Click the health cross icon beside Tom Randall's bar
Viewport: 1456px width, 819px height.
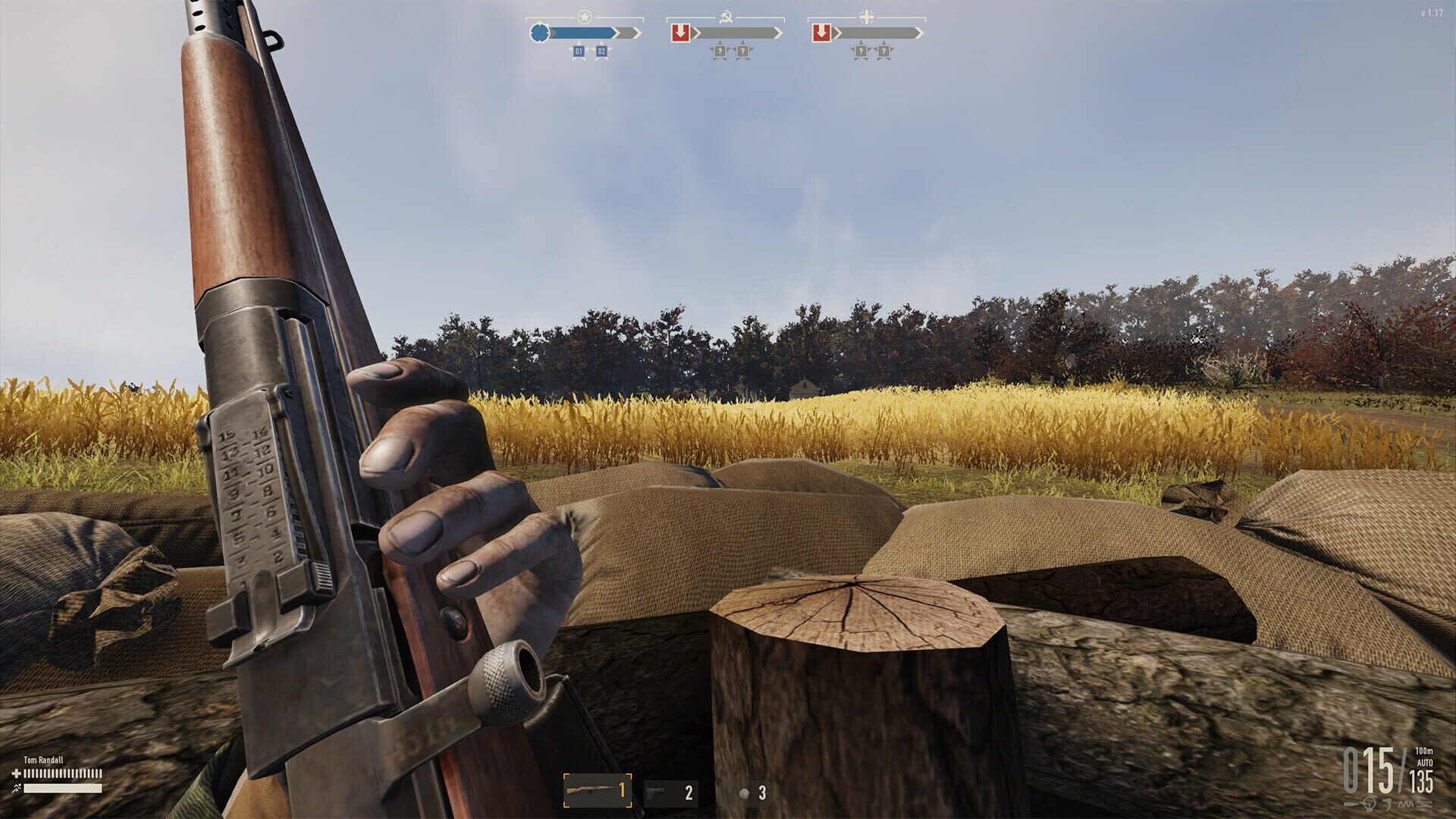pos(16,773)
